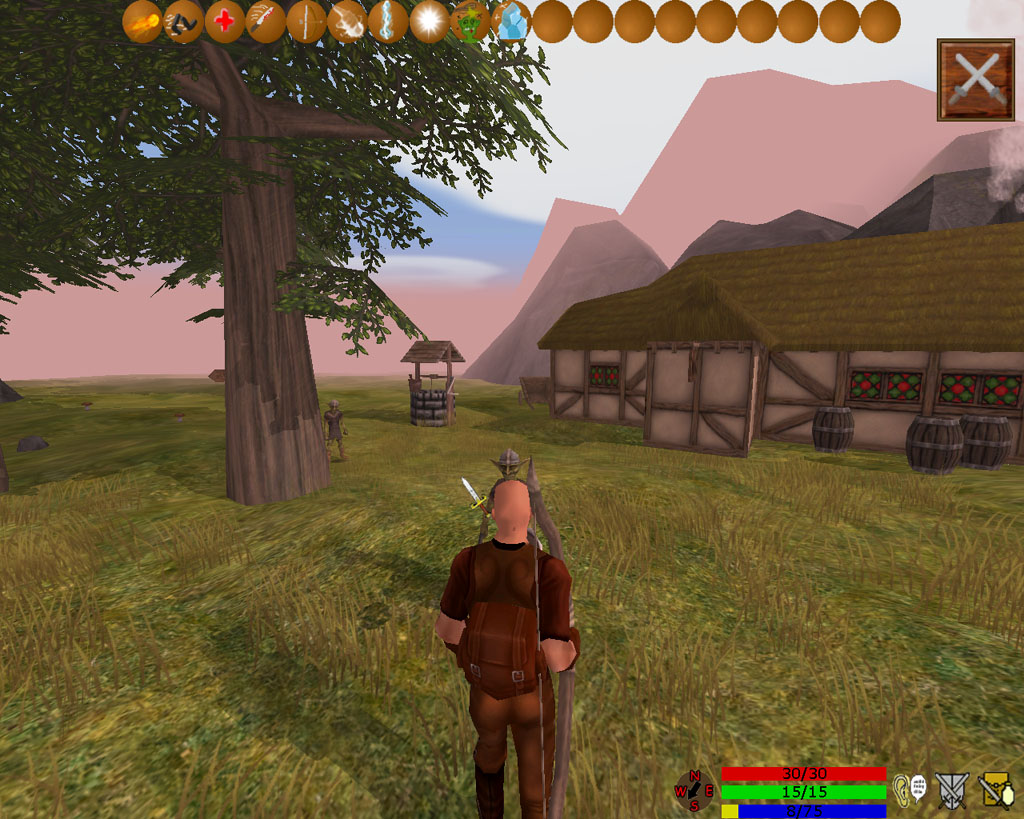Viewport: 1024px width, 819px height.
Task: Activate the fireball spell icon
Action: 143,22
